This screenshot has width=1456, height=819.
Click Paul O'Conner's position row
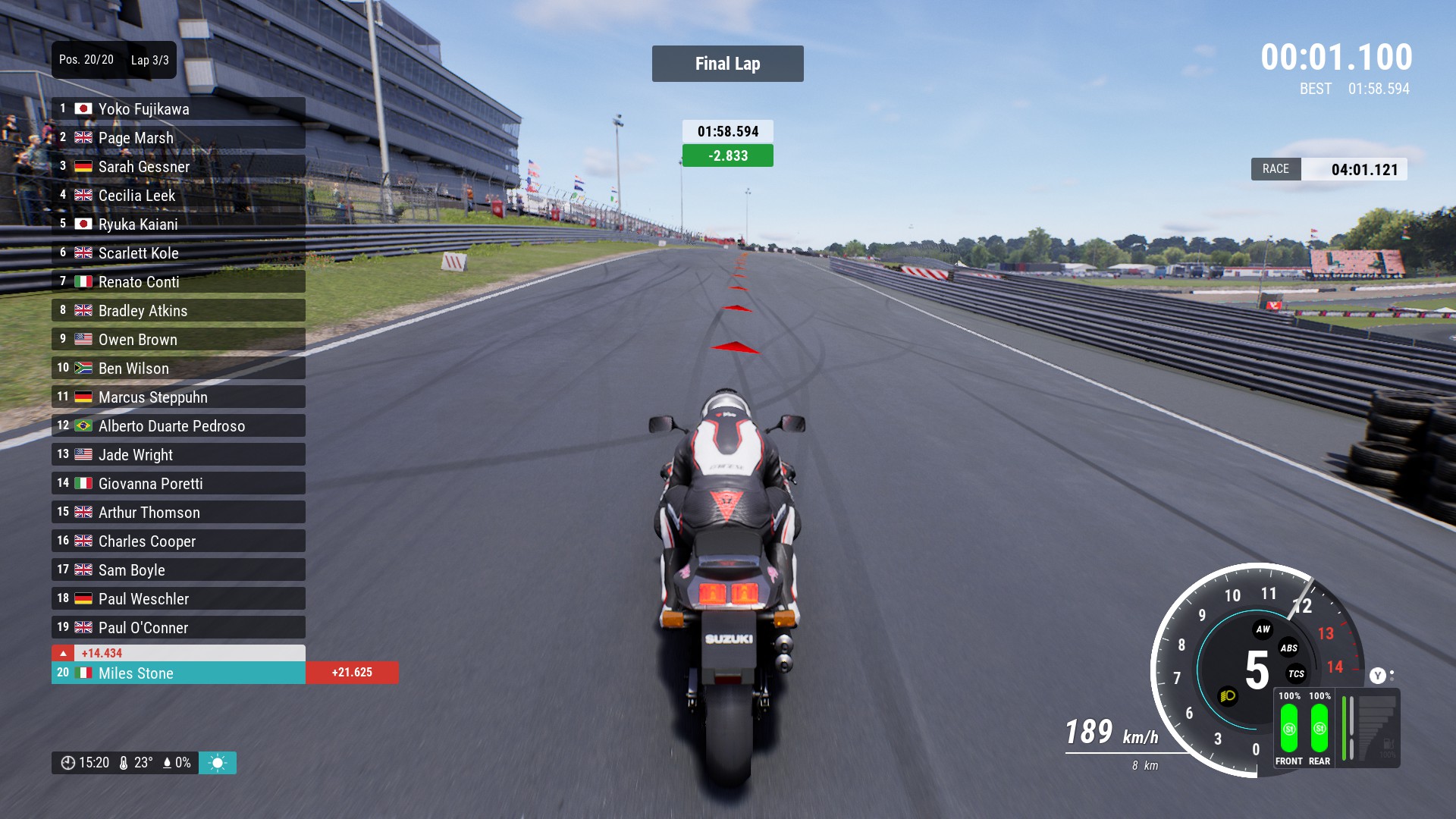[178, 628]
